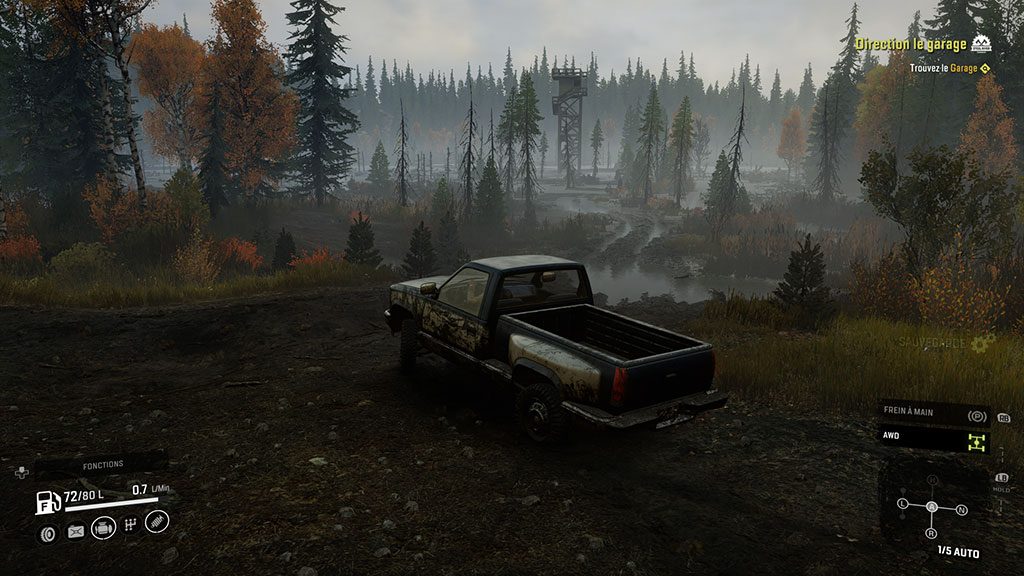Select the tire function icon
The image size is (1024, 576).
click(47, 533)
